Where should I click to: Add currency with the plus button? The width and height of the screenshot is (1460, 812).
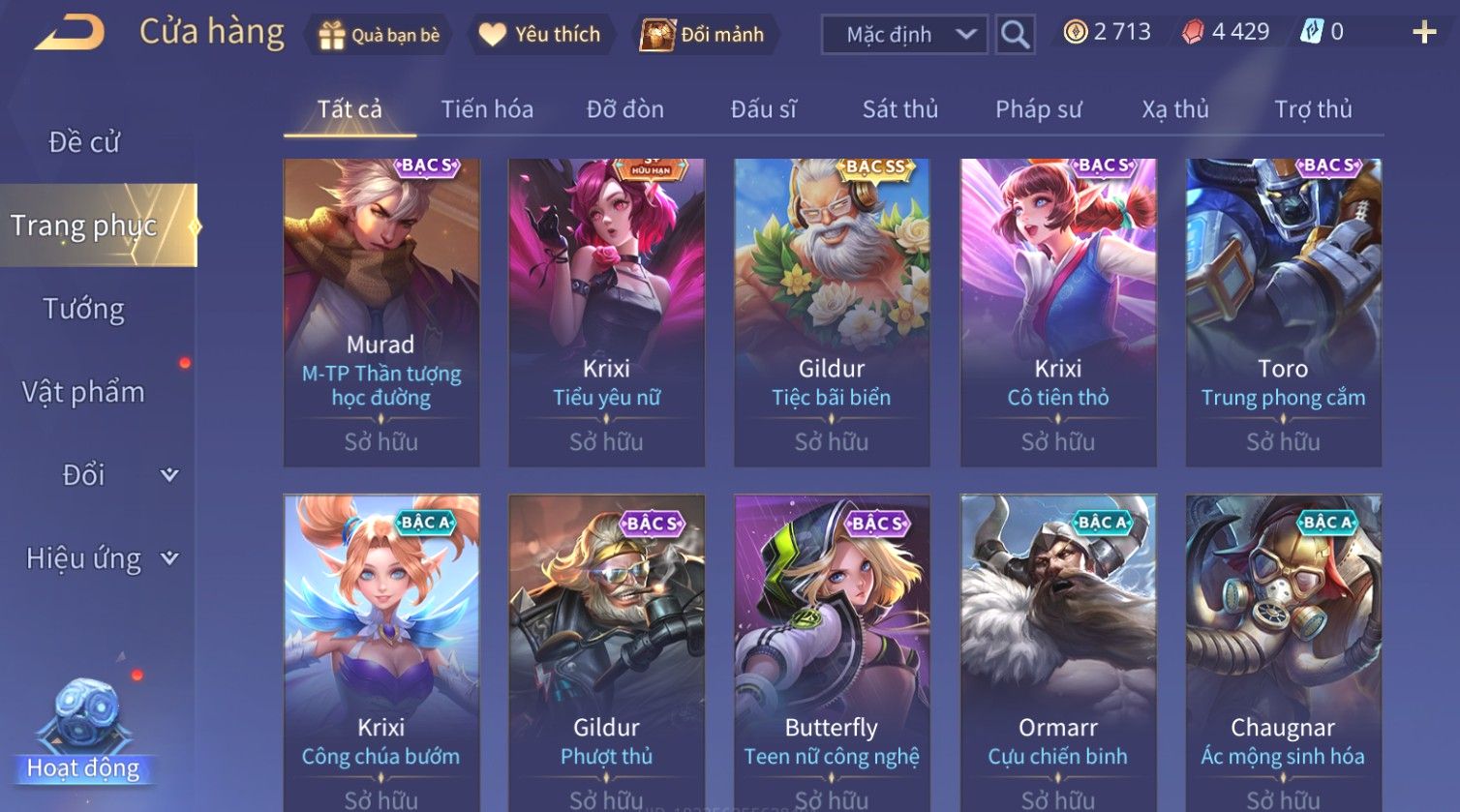tap(1424, 33)
